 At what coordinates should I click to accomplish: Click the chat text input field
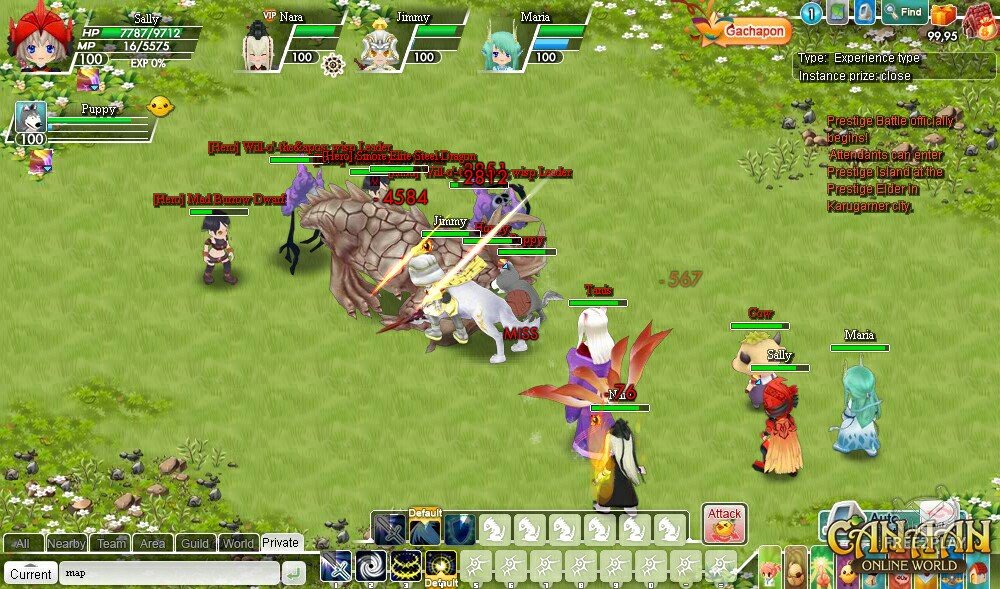168,574
